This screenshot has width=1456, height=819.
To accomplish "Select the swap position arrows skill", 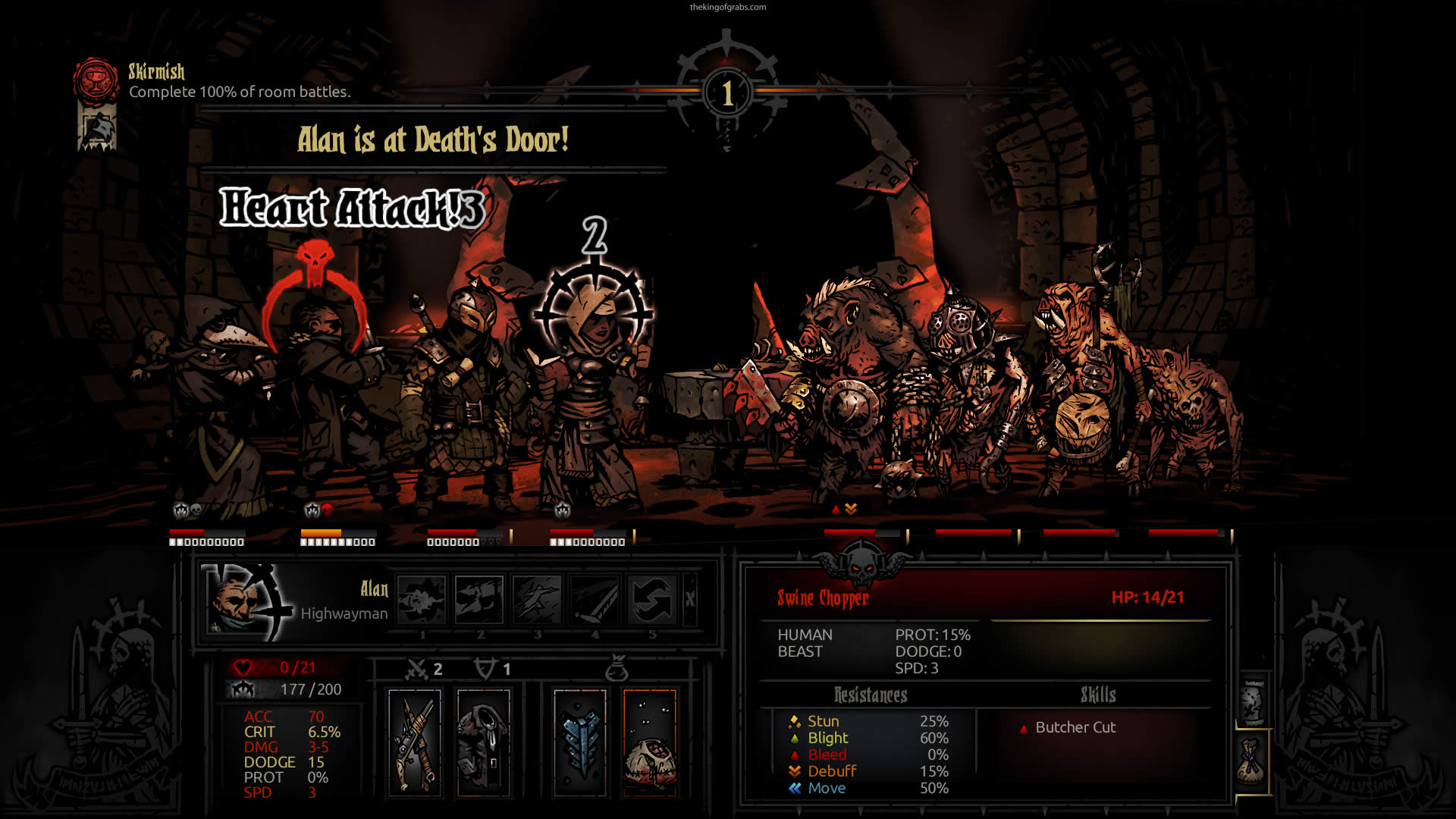I will [x=652, y=599].
